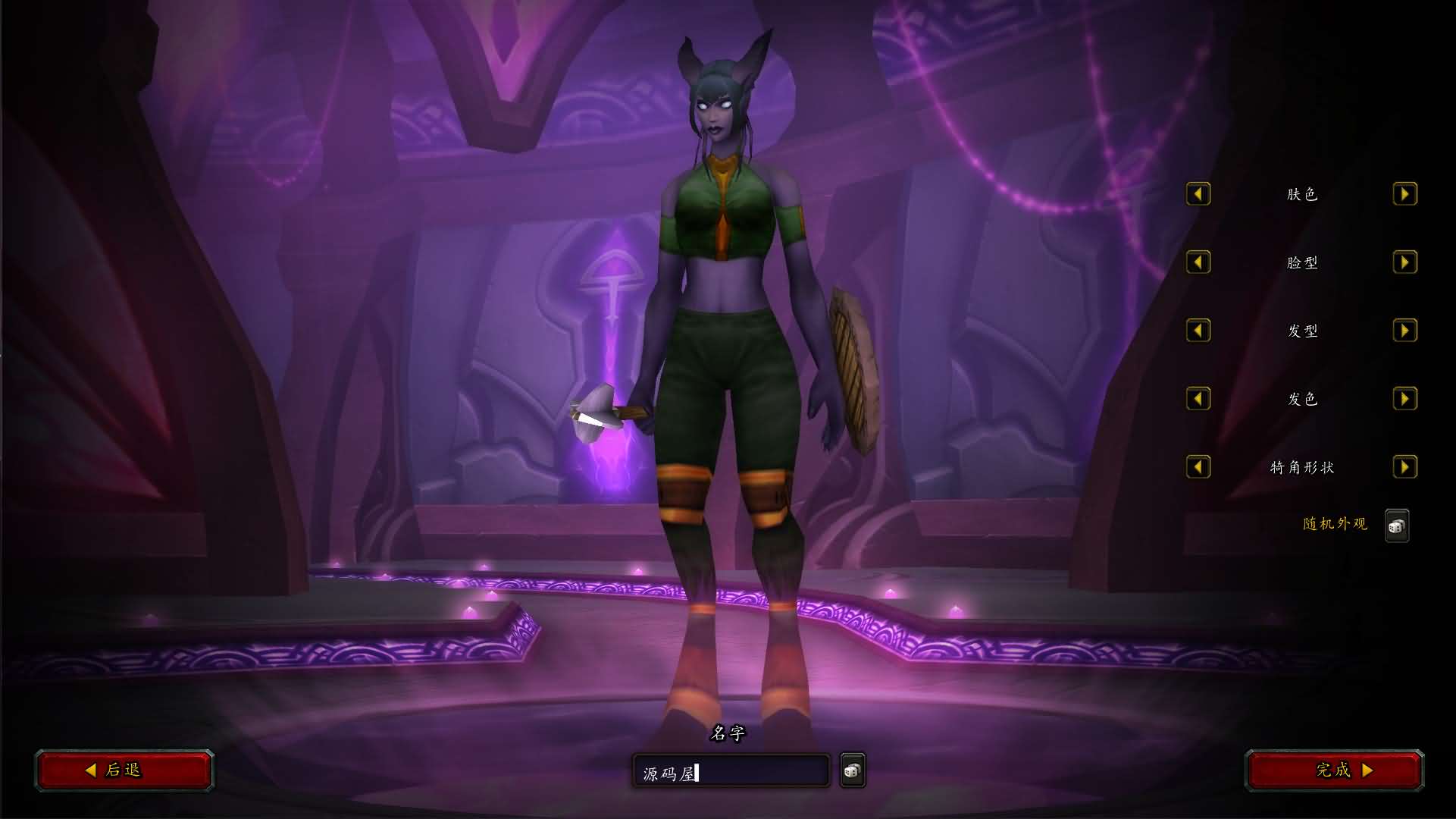Screen dimensions: 1456x819
Task: Click the 后退 back button
Action: (124, 770)
